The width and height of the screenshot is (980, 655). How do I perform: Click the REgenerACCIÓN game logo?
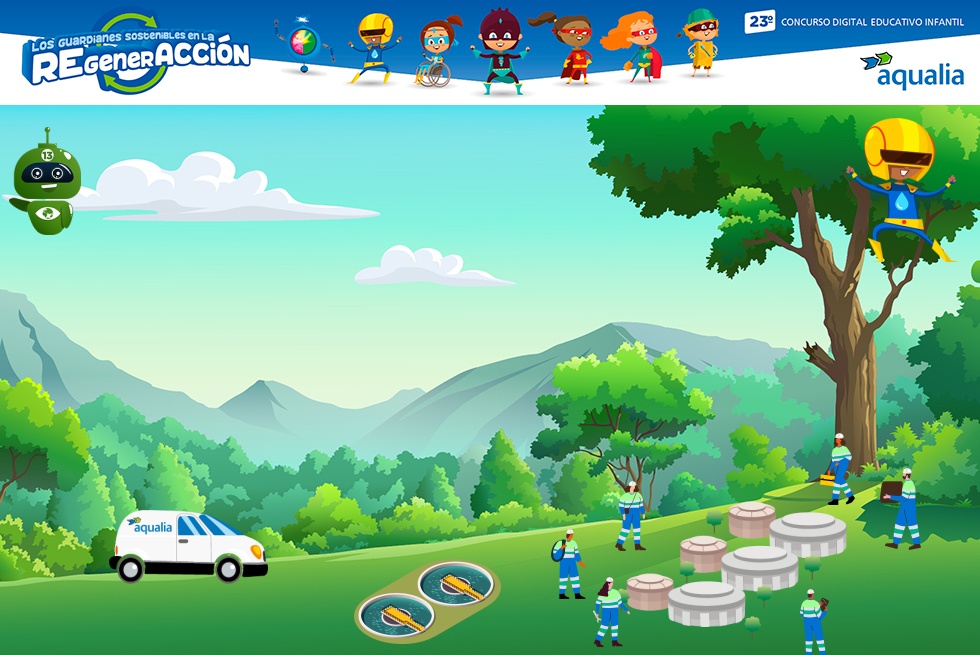(136, 54)
